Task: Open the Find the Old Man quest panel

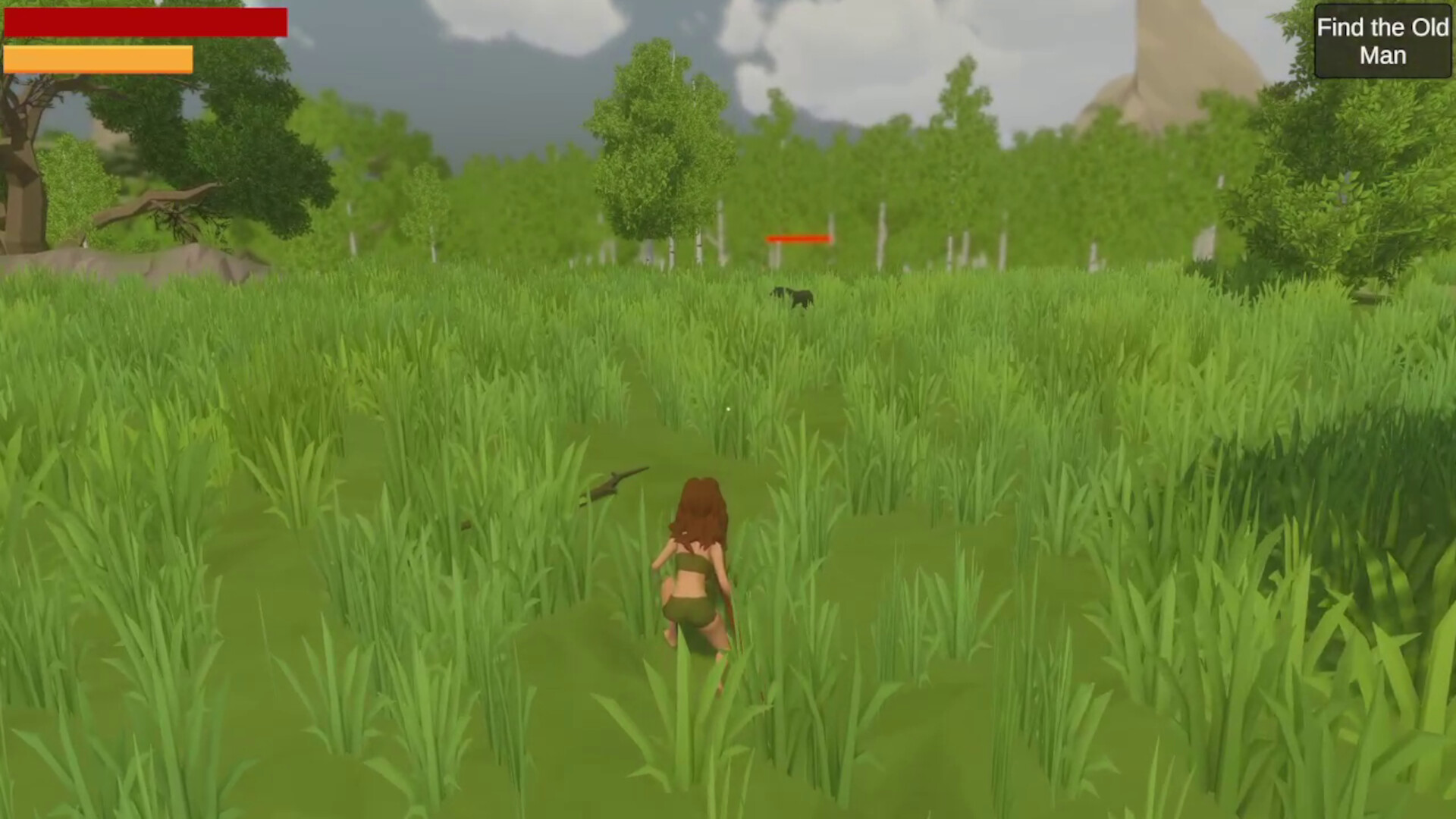Action: click(1382, 41)
